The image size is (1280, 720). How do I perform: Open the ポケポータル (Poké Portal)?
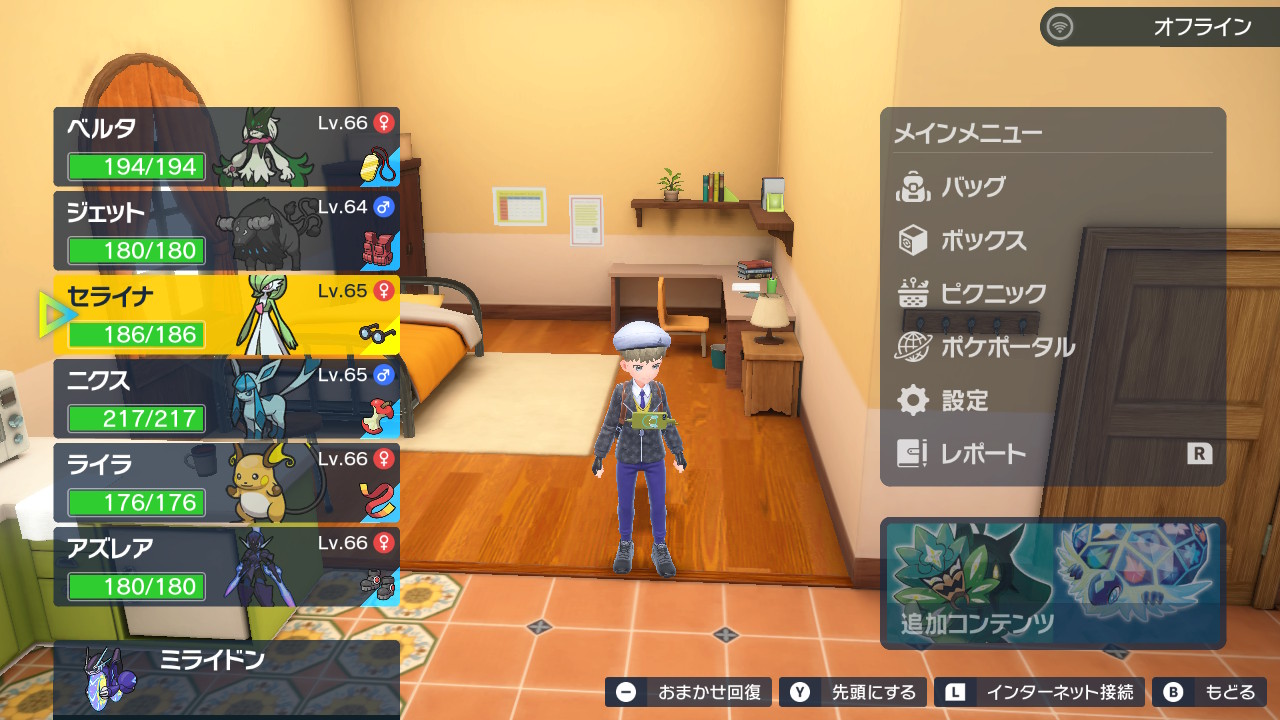pyautogui.click(x=1006, y=348)
